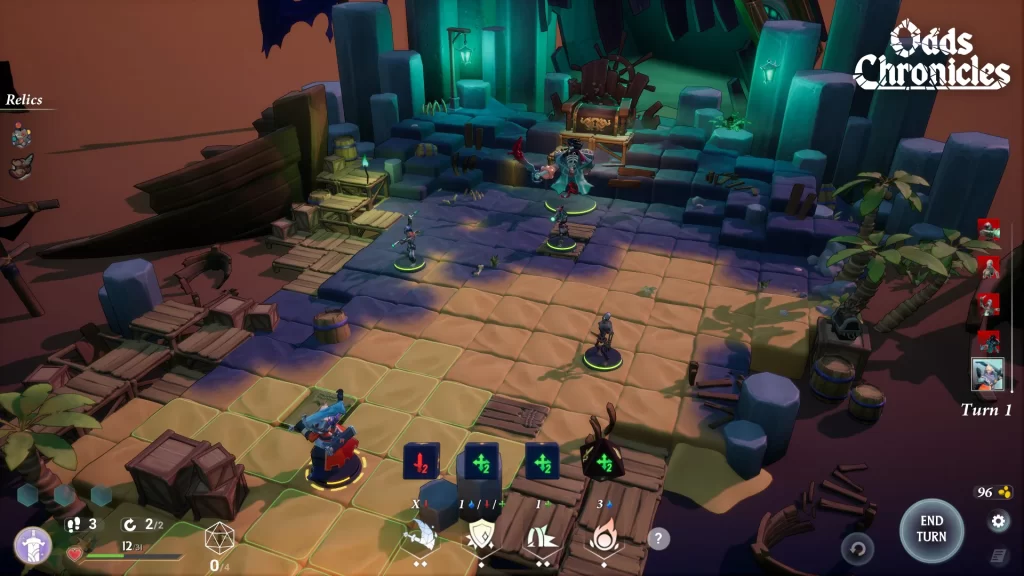Viewport: 1024px width, 576px height.
Task: Inspect the brown fist relic
Action: coord(21,168)
